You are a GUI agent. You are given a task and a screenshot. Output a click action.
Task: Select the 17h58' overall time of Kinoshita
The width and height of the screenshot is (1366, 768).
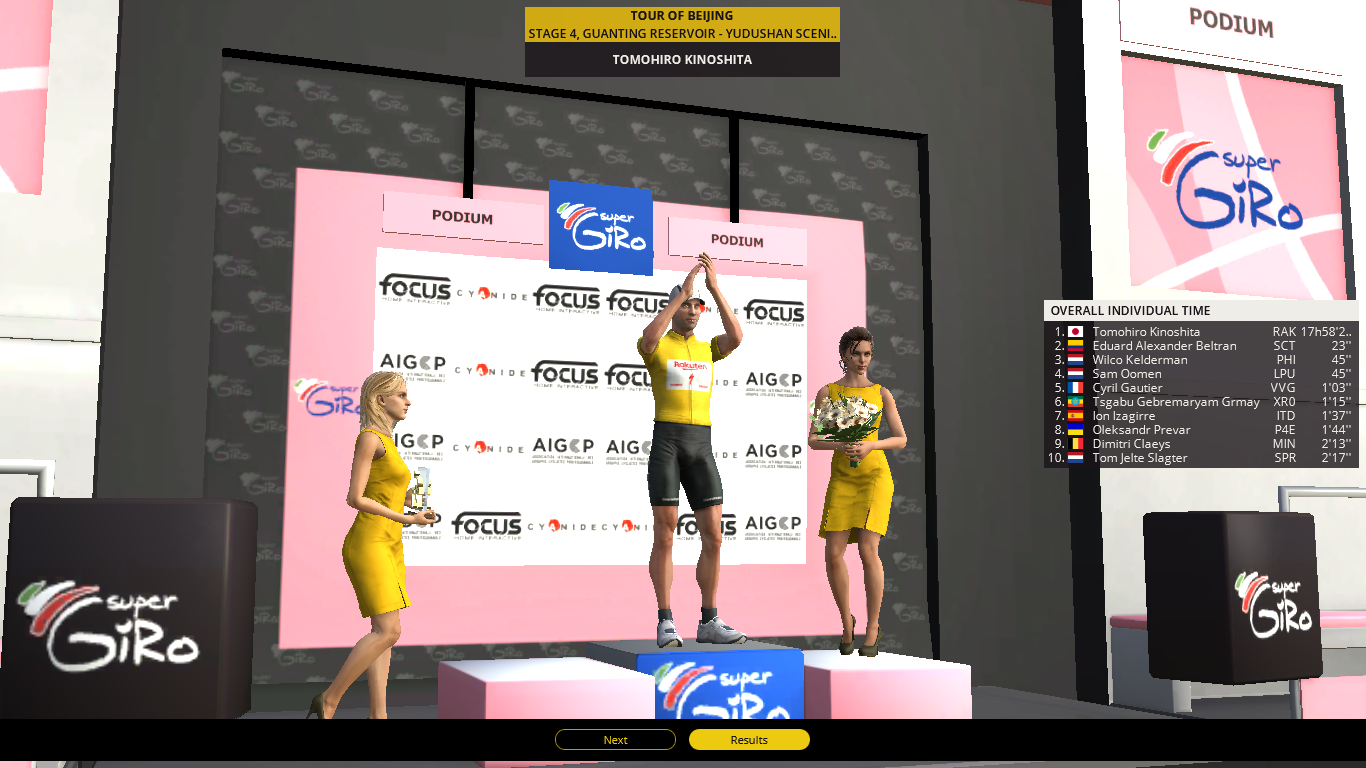[1326, 331]
